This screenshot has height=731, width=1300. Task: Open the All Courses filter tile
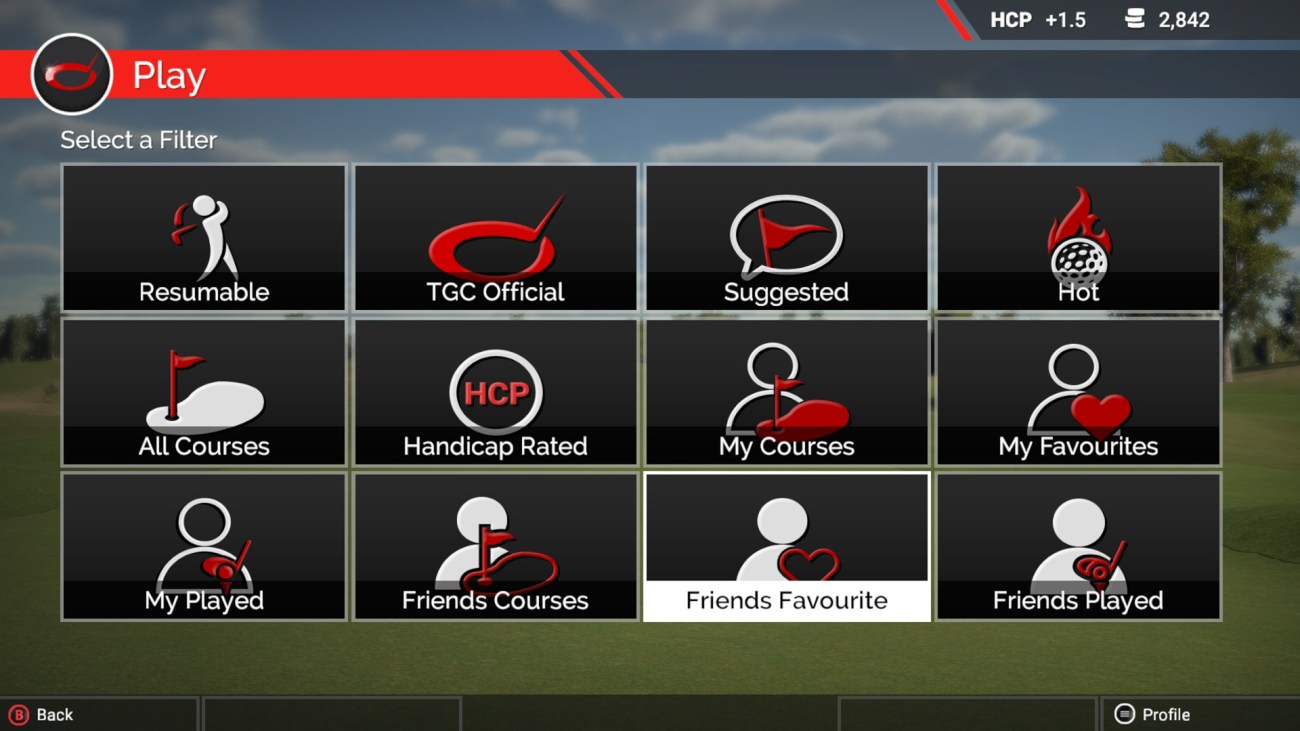click(x=203, y=392)
